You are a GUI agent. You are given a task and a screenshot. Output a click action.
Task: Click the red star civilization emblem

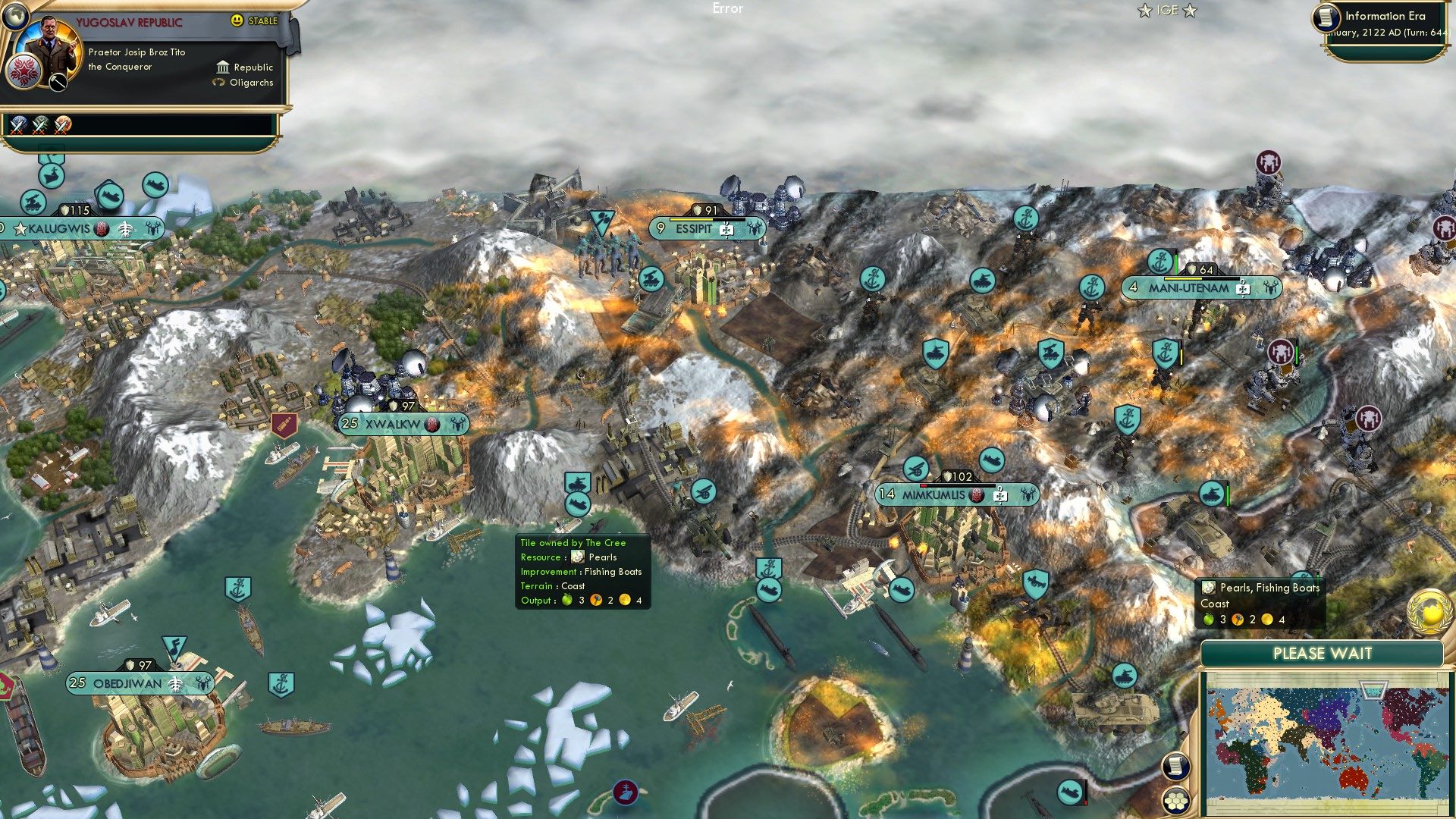(24, 73)
